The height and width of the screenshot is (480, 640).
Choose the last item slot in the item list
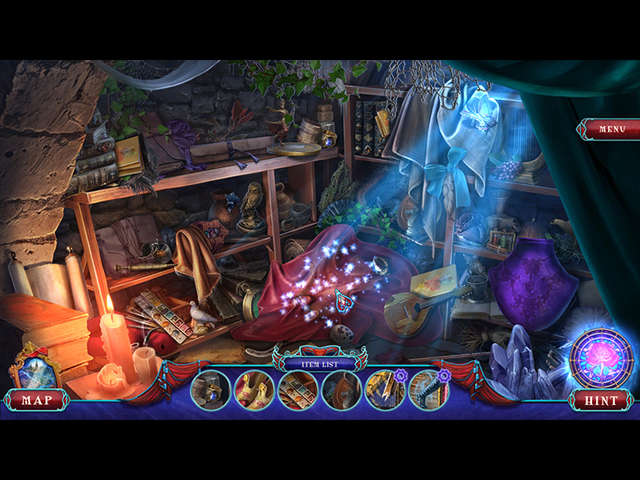[x=428, y=390]
